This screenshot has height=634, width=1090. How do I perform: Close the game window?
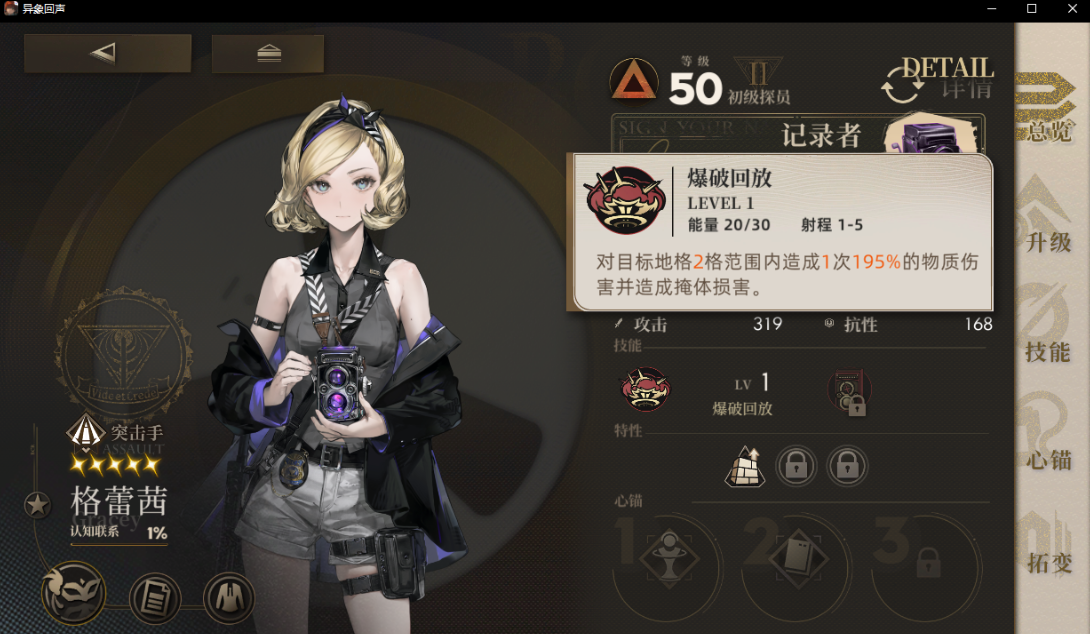1066,9
